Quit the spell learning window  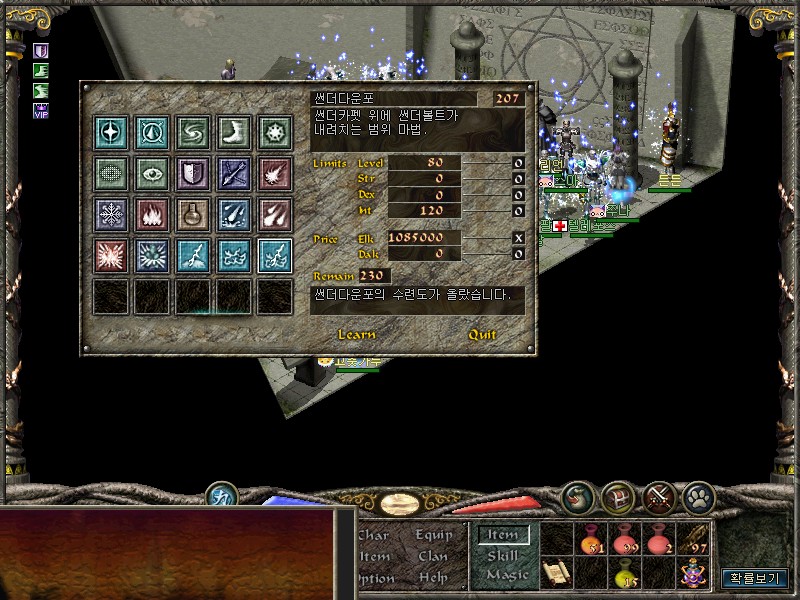(x=483, y=335)
